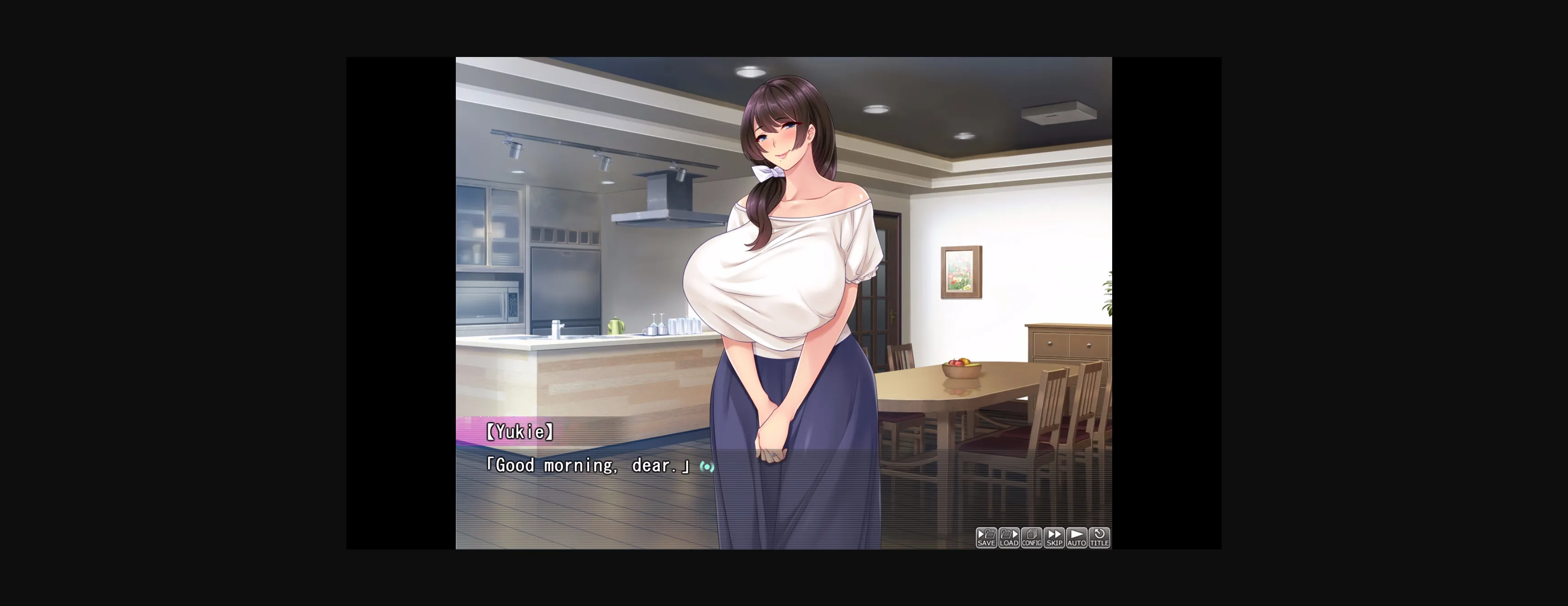The image size is (1568, 606).
Task: Click the folder icon inside the LOAD button
Action: pos(1006,534)
